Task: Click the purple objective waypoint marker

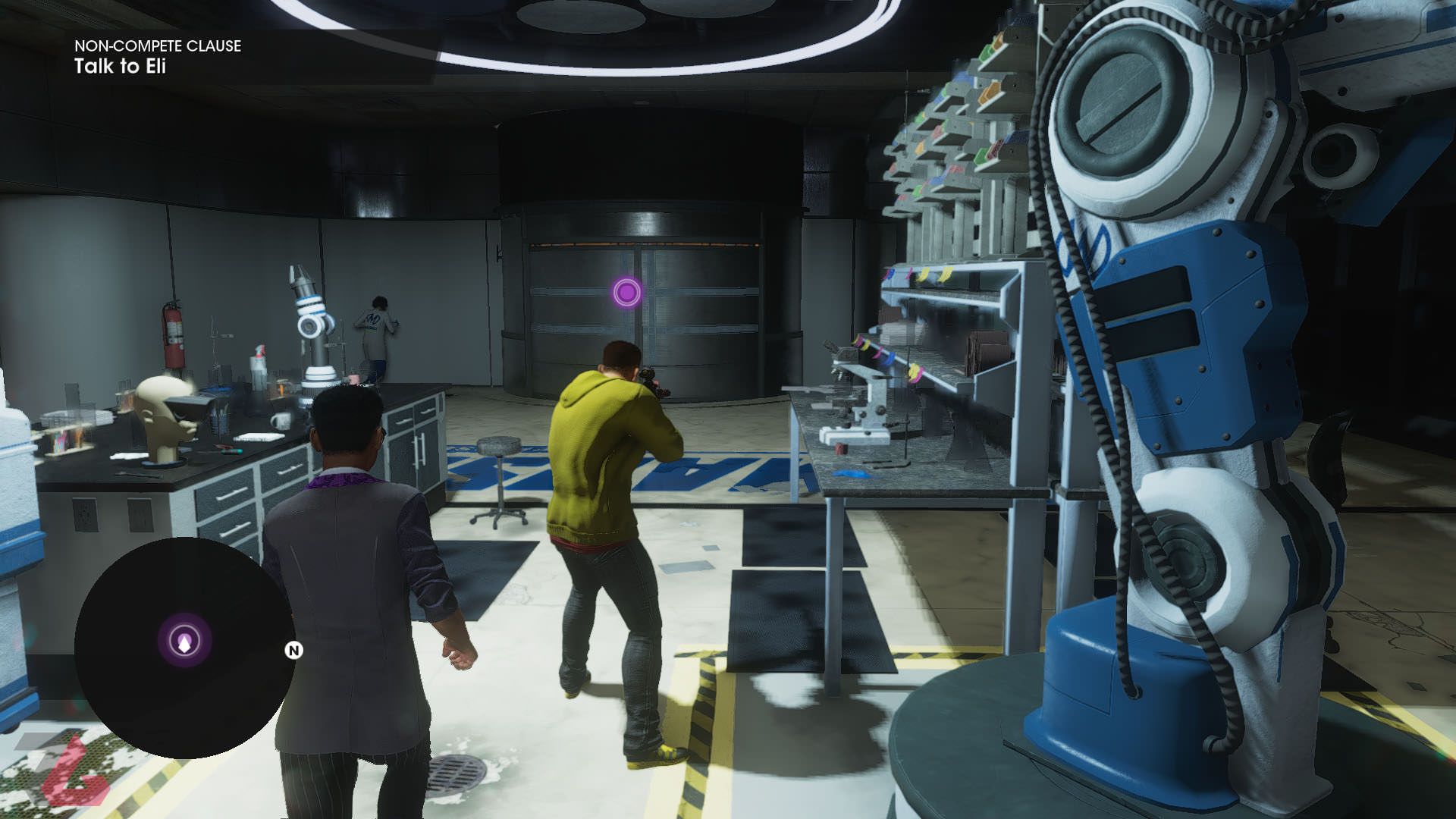Action: coord(626,292)
